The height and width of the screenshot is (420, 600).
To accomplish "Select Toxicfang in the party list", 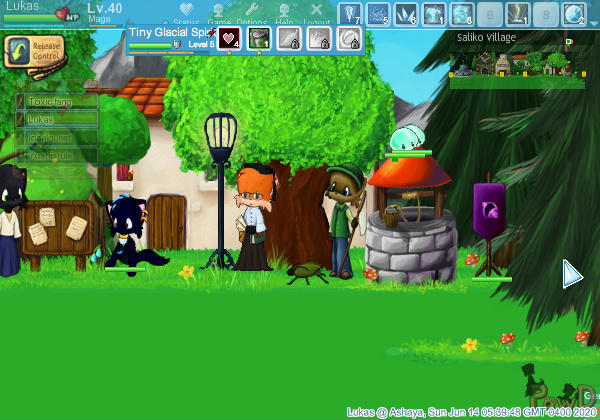I will click(57, 101).
